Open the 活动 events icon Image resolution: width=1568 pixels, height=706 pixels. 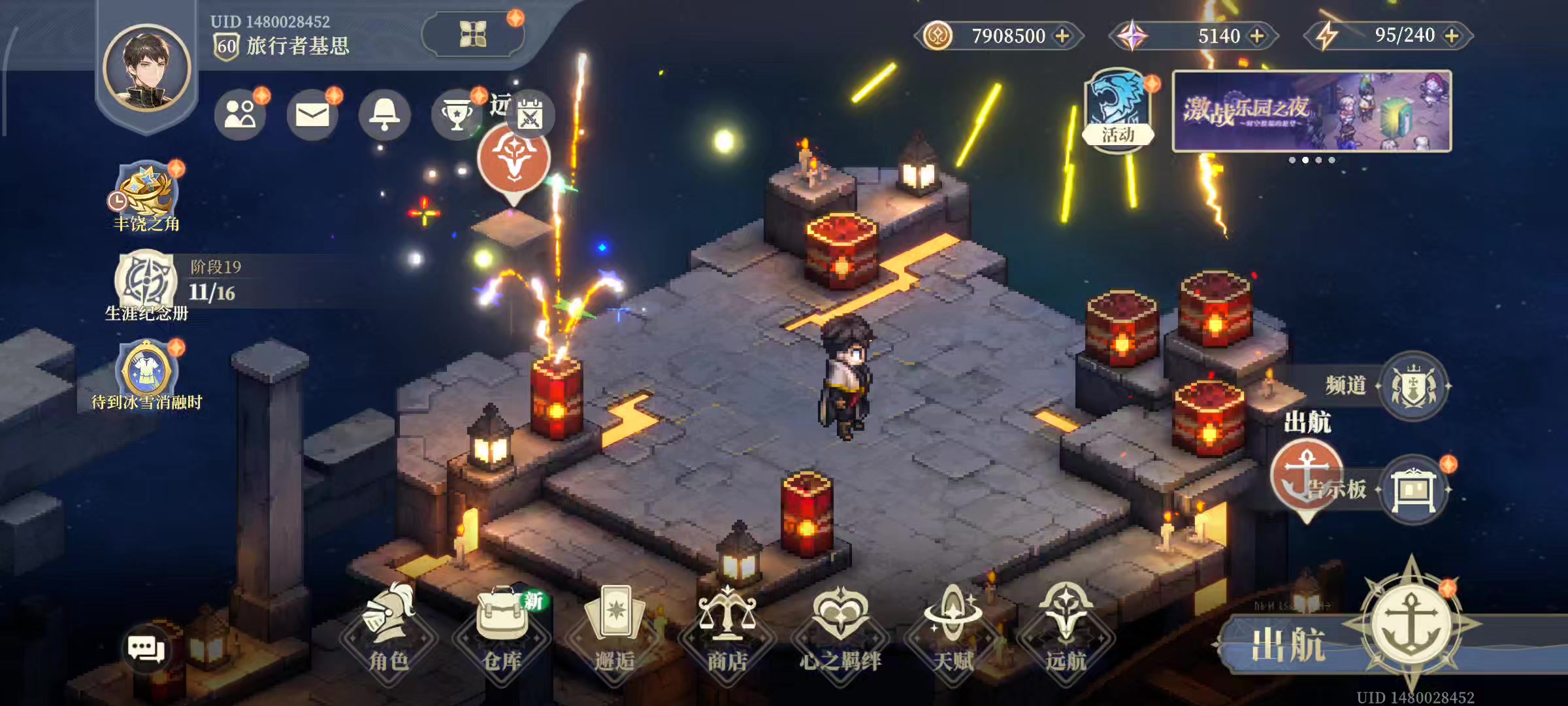tap(1118, 109)
